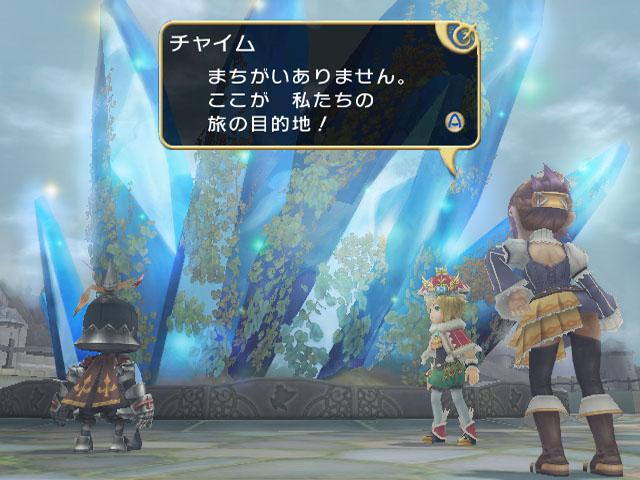This screenshot has height=480, width=640.
Task: Advance Chime's dialogue speech box
Action: (x=454, y=121)
